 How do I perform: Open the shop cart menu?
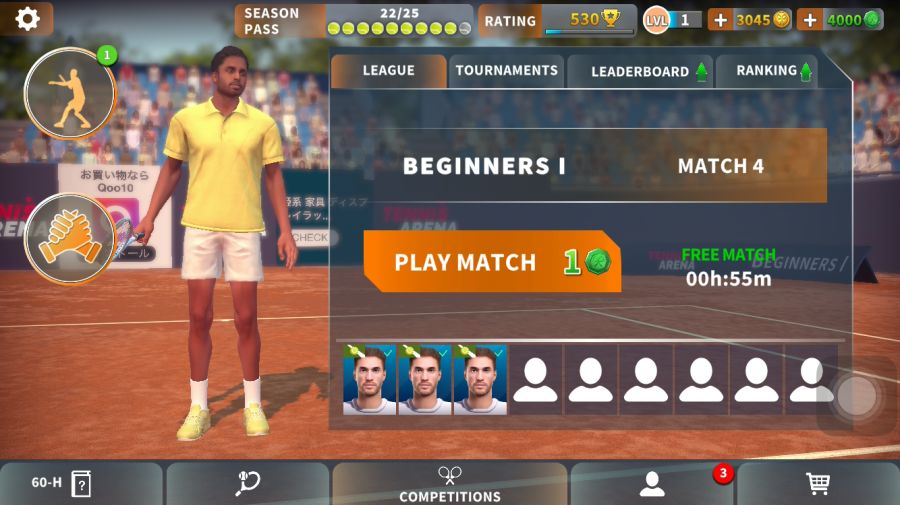818,483
